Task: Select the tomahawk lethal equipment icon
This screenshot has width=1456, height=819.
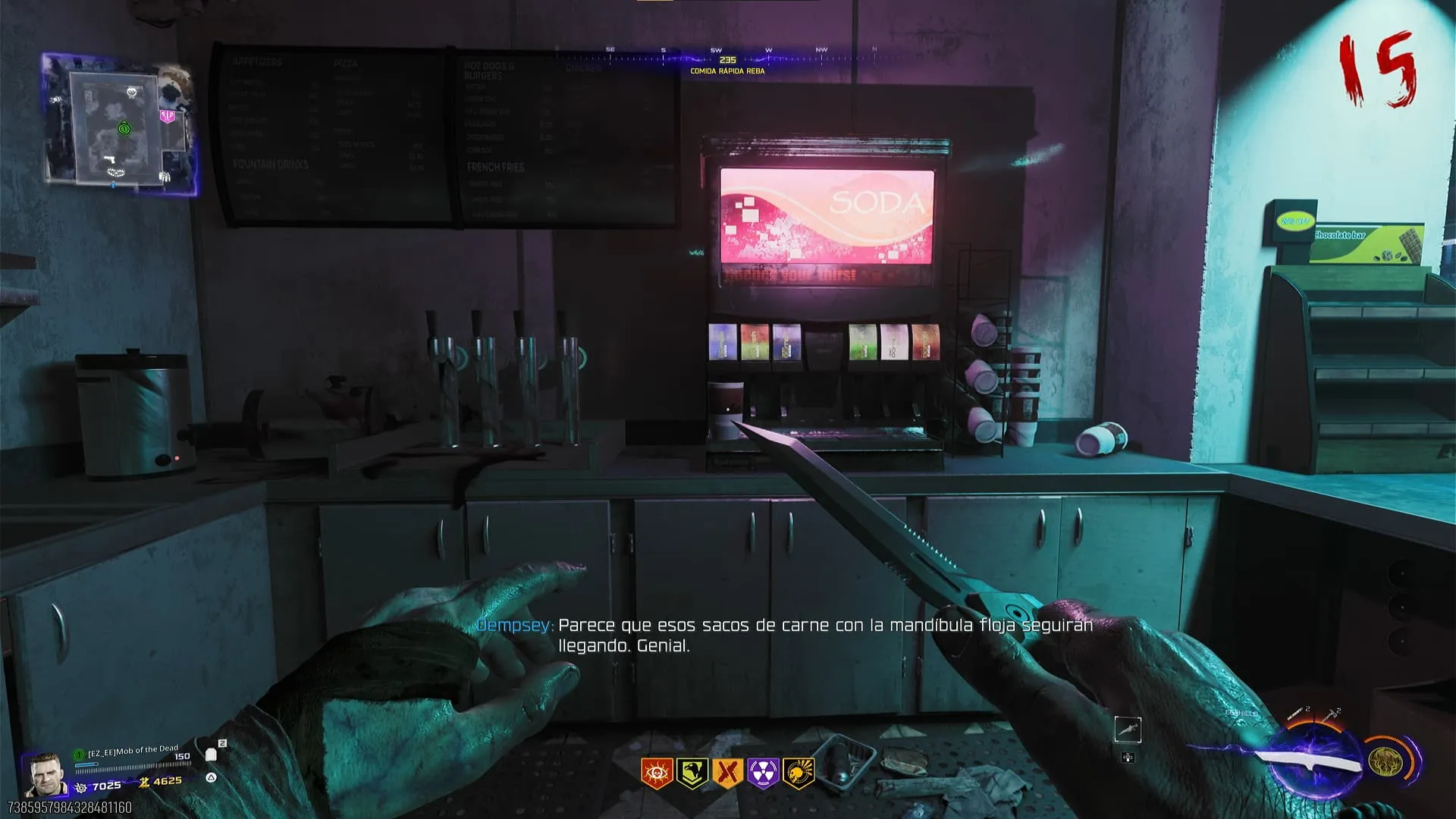Action: point(1331,715)
